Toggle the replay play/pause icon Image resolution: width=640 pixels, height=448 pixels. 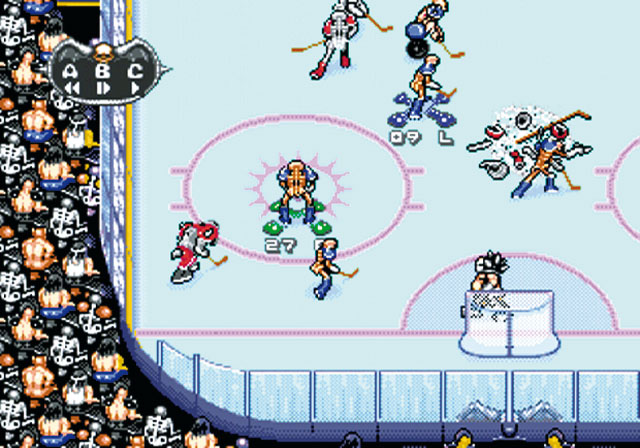[104, 88]
